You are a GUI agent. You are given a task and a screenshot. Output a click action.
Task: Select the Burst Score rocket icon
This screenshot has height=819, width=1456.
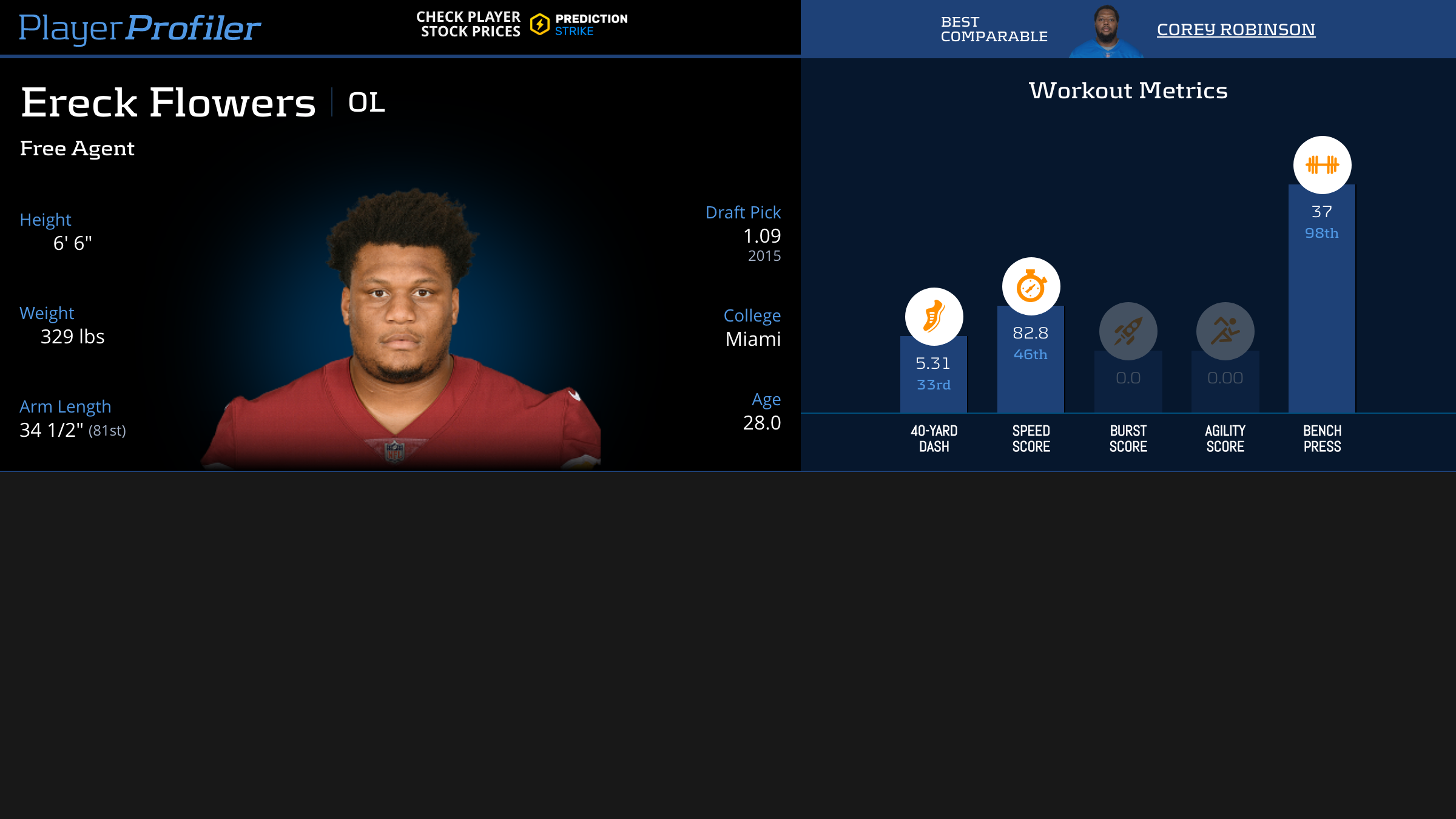pos(1128,331)
